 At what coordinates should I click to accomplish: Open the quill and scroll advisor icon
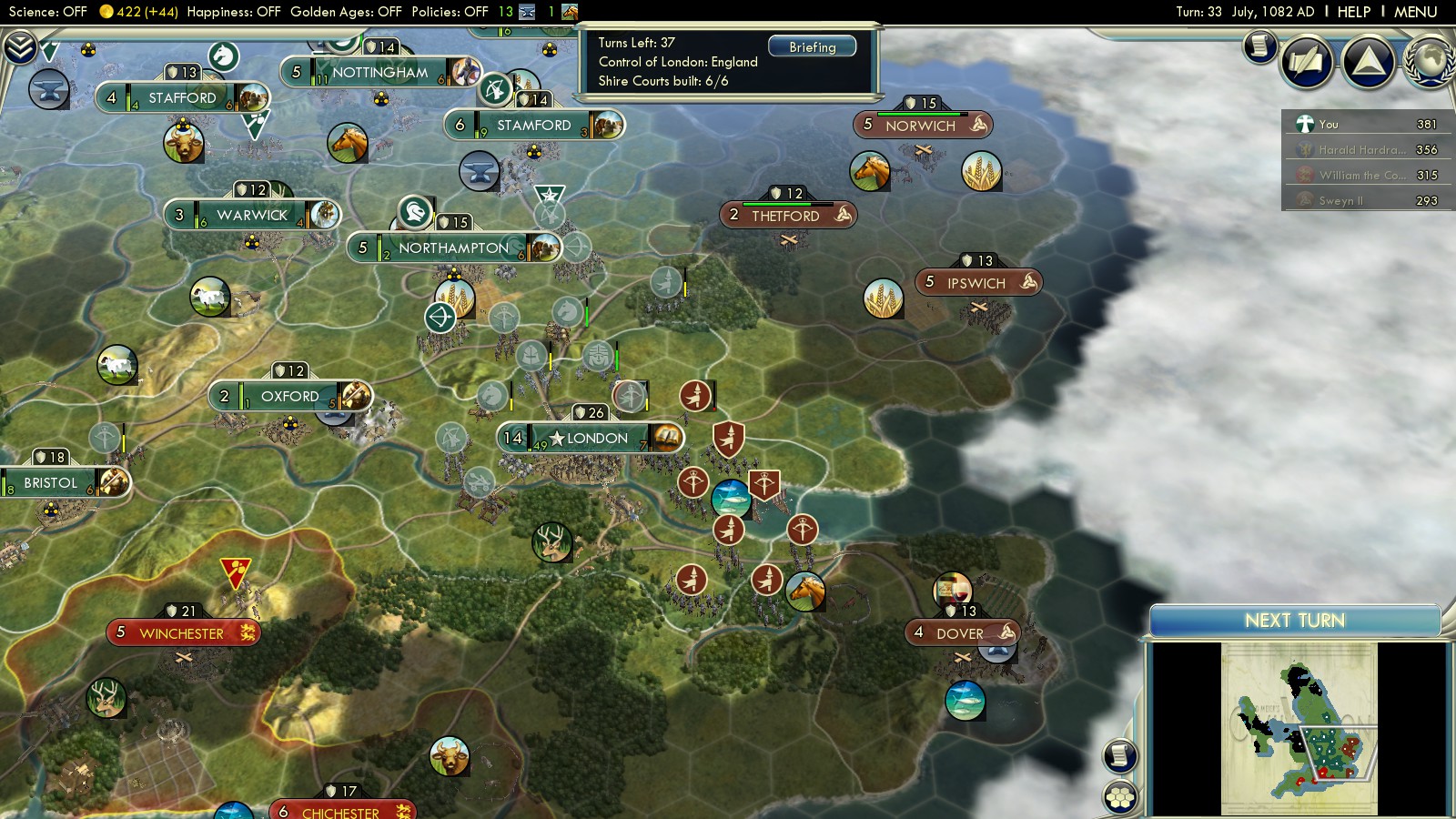coord(1307,62)
